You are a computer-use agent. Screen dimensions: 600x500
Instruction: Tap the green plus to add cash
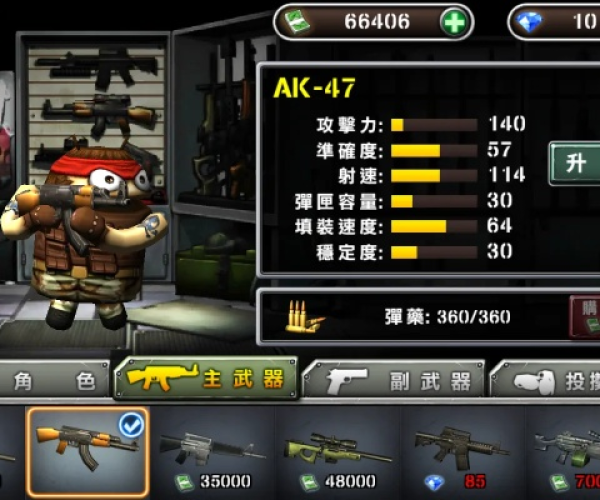pyautogui.click(x=455, y=22)
